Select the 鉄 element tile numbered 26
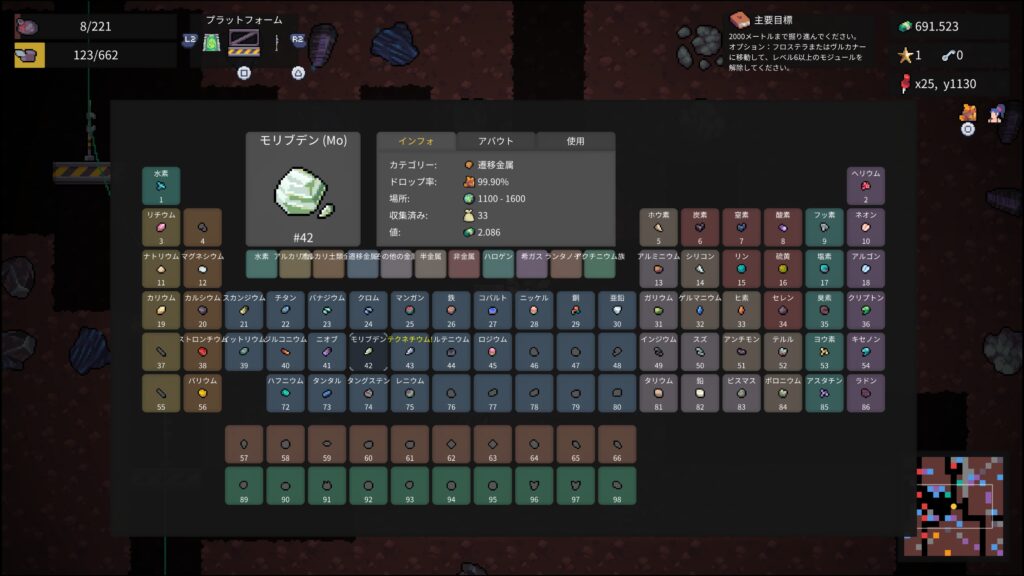 pos(451,310)
